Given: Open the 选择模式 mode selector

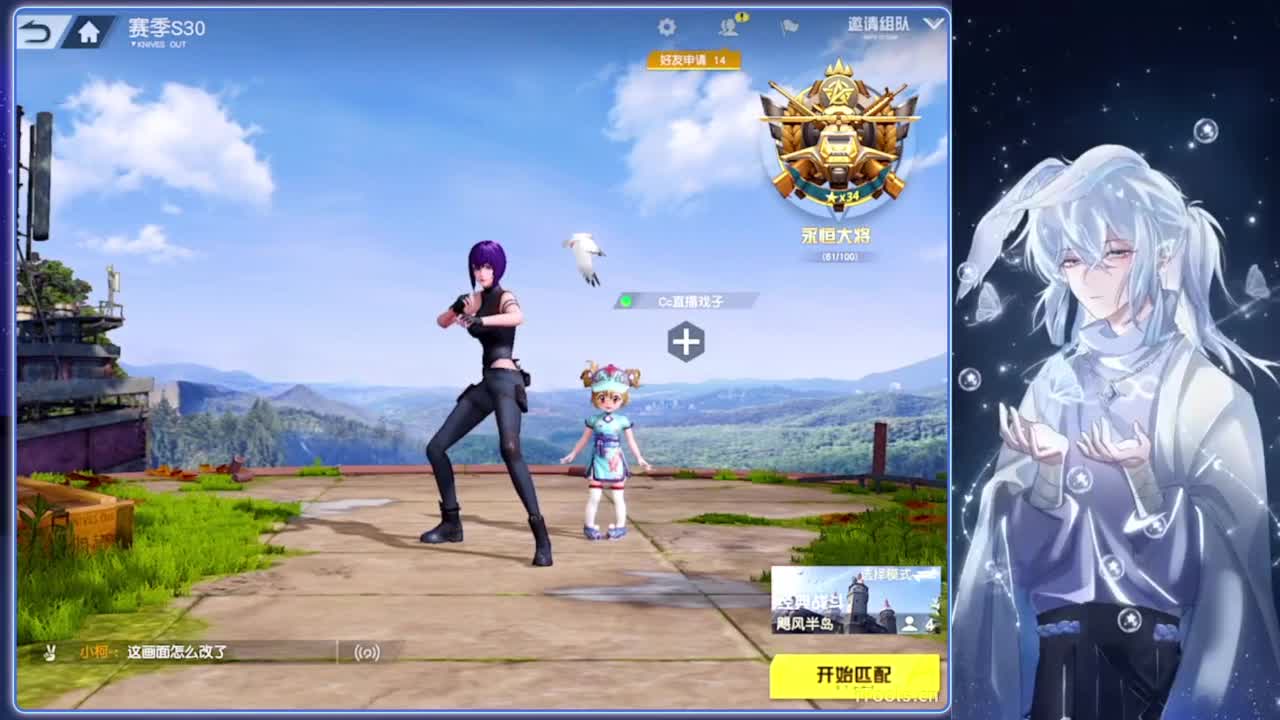Looking at the screenshot, I should [888, 574].
